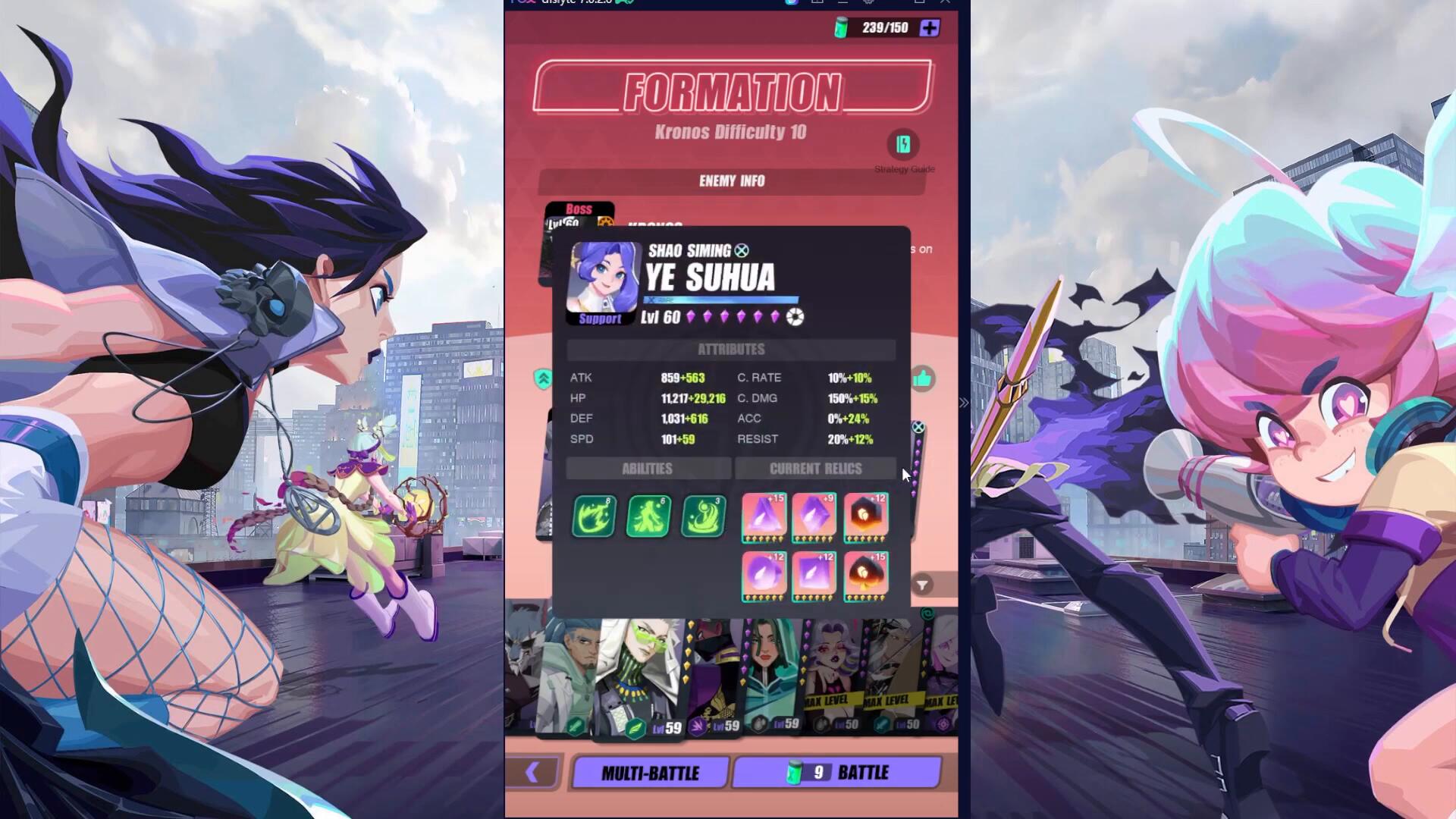1456x819 pixels.
Task: Add more stamina with the plus button
Action: pos(929,28)
